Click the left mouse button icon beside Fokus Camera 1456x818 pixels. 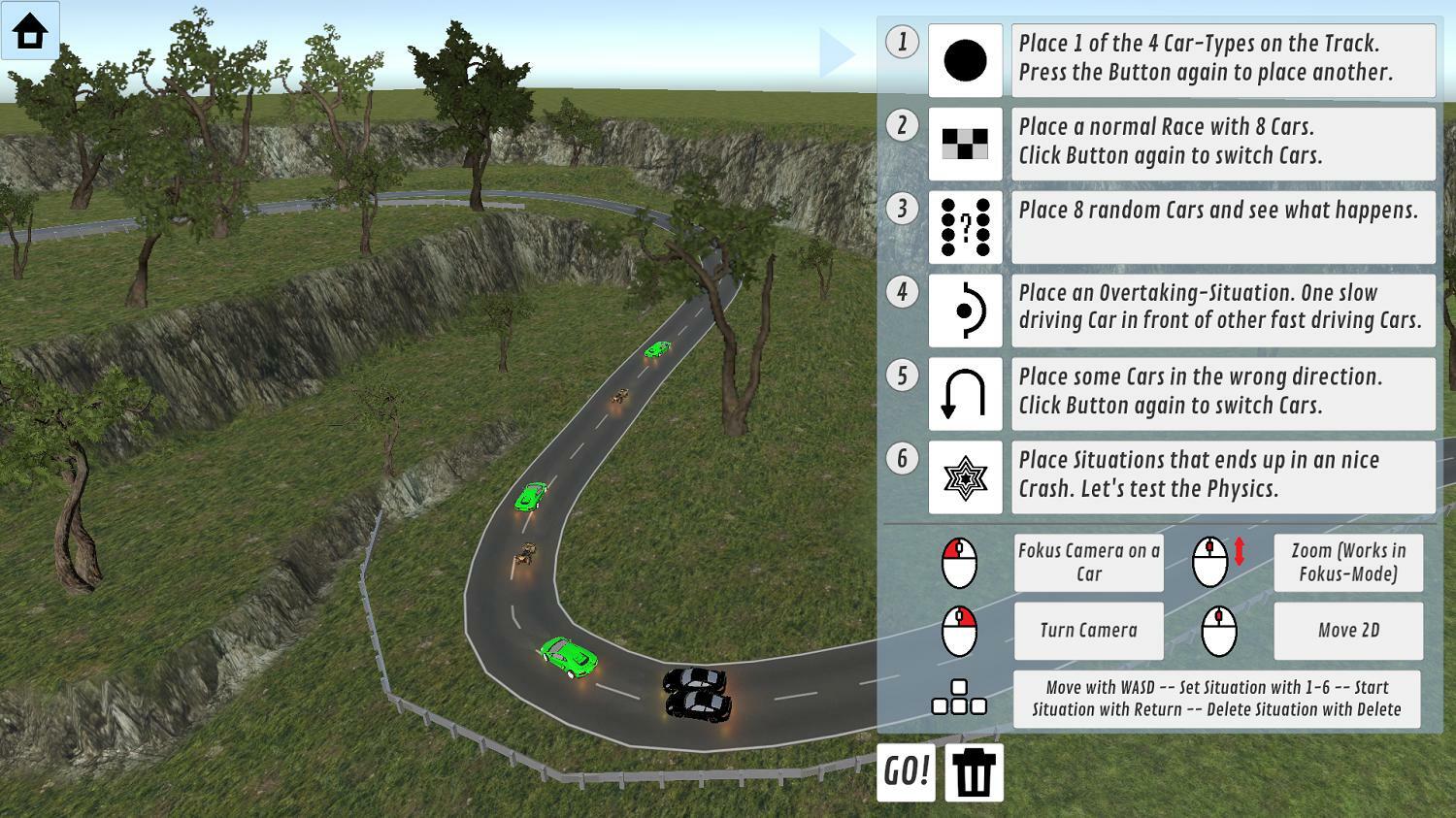[961, 563]
